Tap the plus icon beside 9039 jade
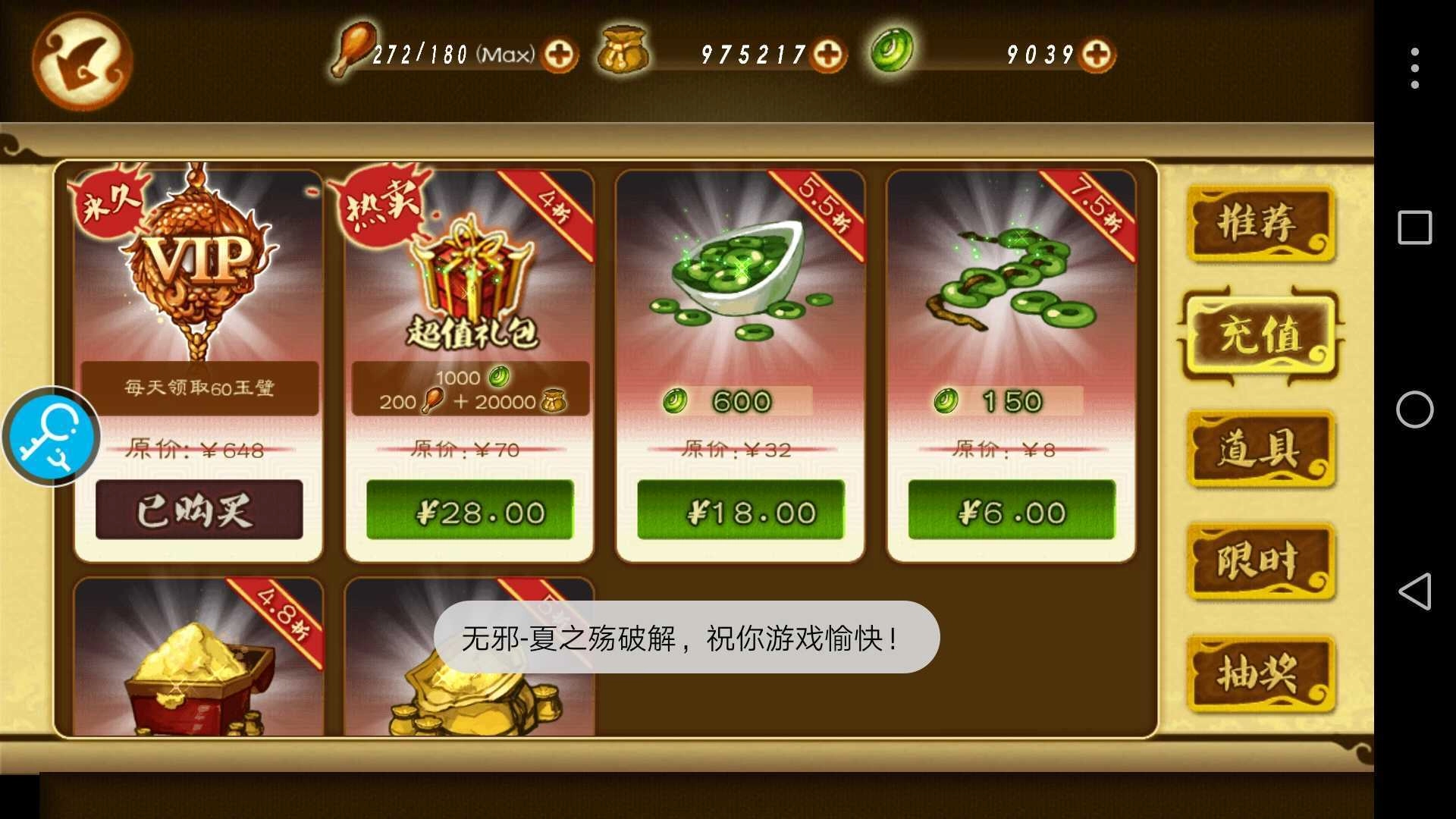Screen dimensions: 1456x819 coord(1099,55)
